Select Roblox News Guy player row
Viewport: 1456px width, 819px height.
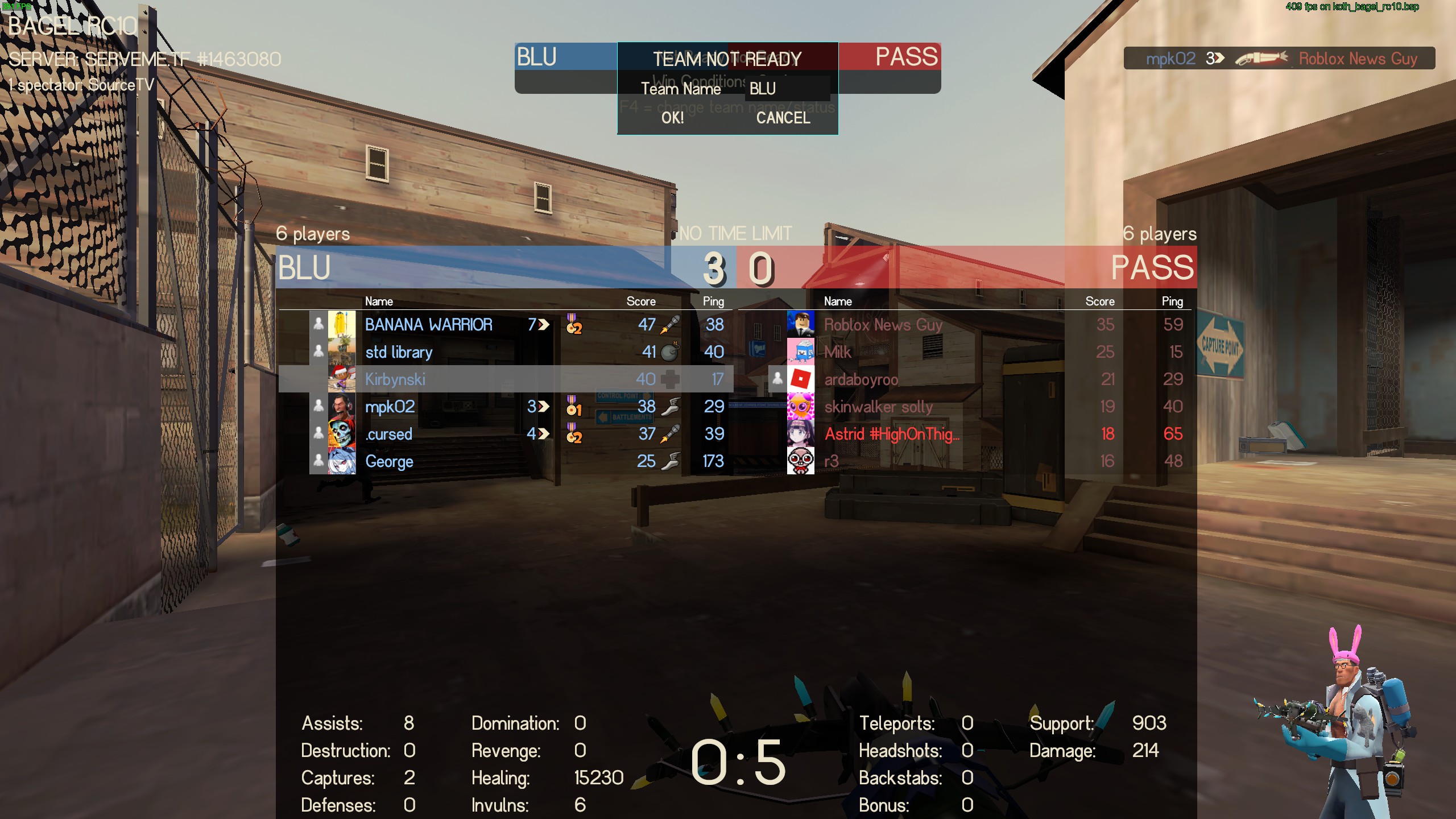click(883, 325)
